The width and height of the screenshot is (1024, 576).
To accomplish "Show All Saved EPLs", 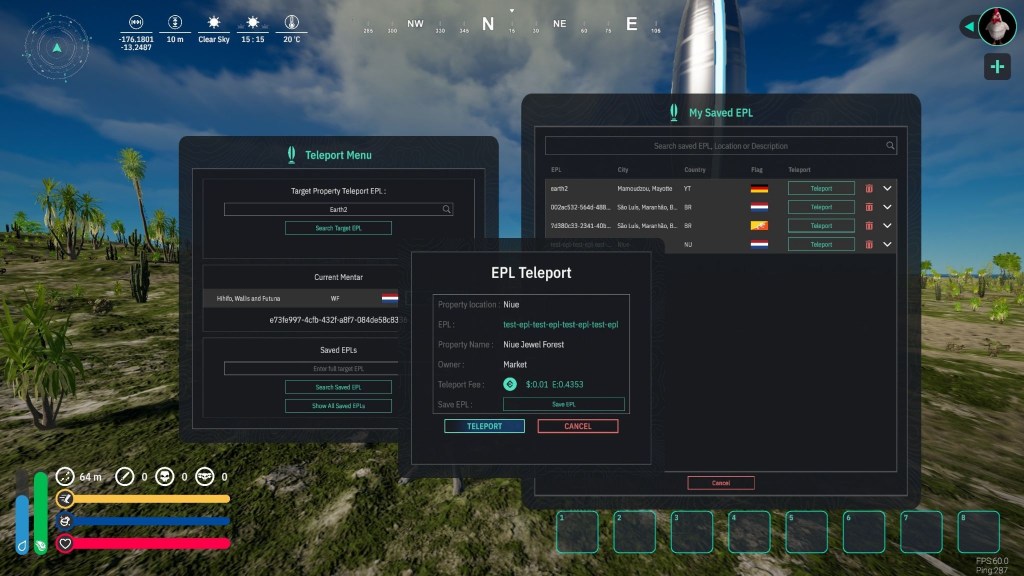I will (338, 406).
